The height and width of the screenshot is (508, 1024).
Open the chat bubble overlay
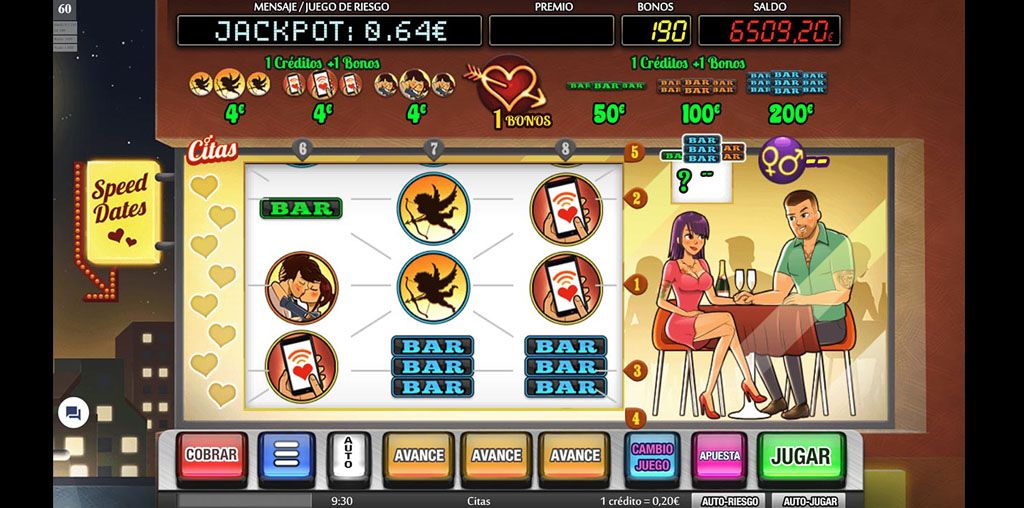tap(73, 412)
